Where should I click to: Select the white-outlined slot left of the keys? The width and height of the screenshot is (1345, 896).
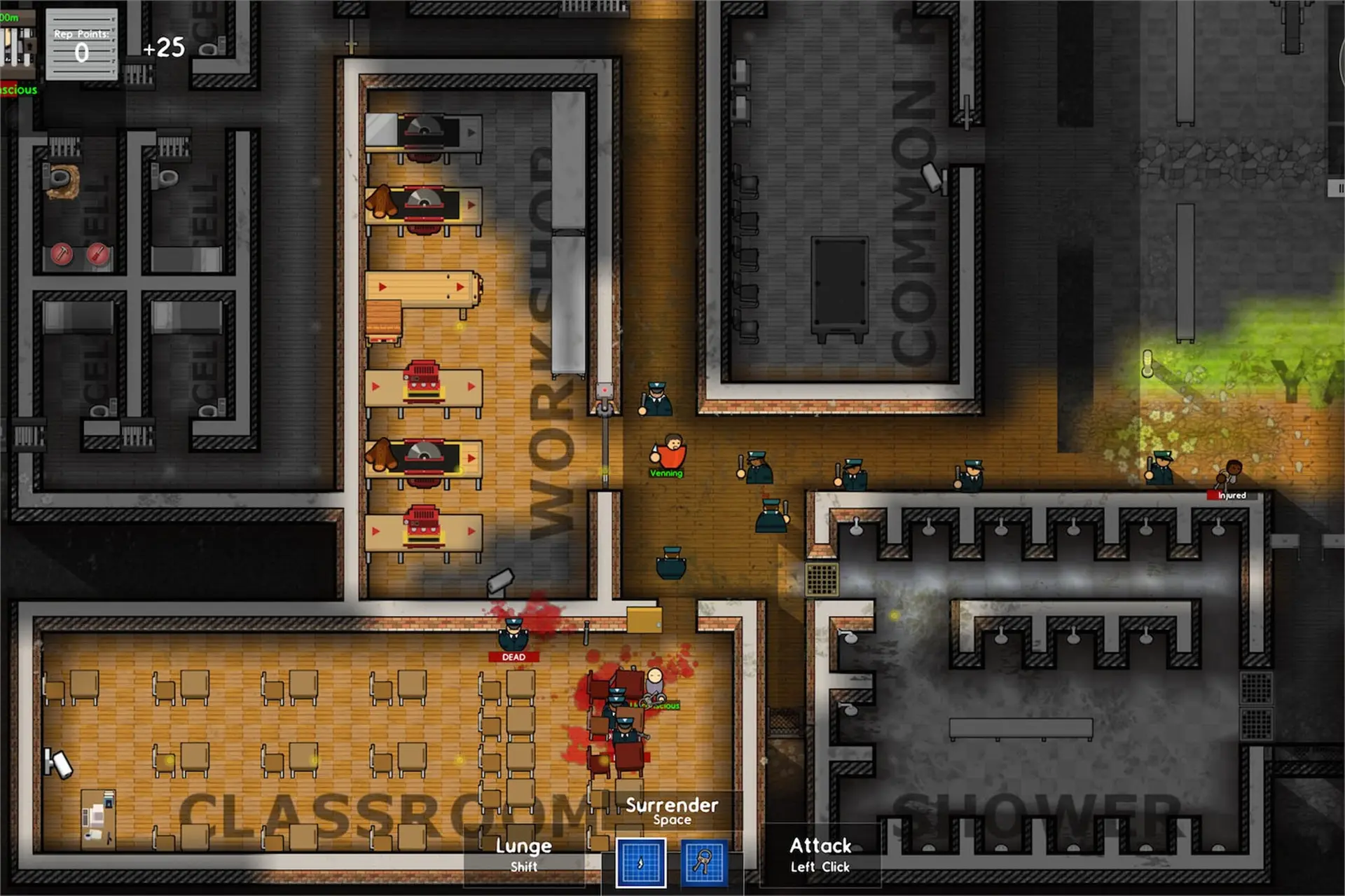(640, 862)
